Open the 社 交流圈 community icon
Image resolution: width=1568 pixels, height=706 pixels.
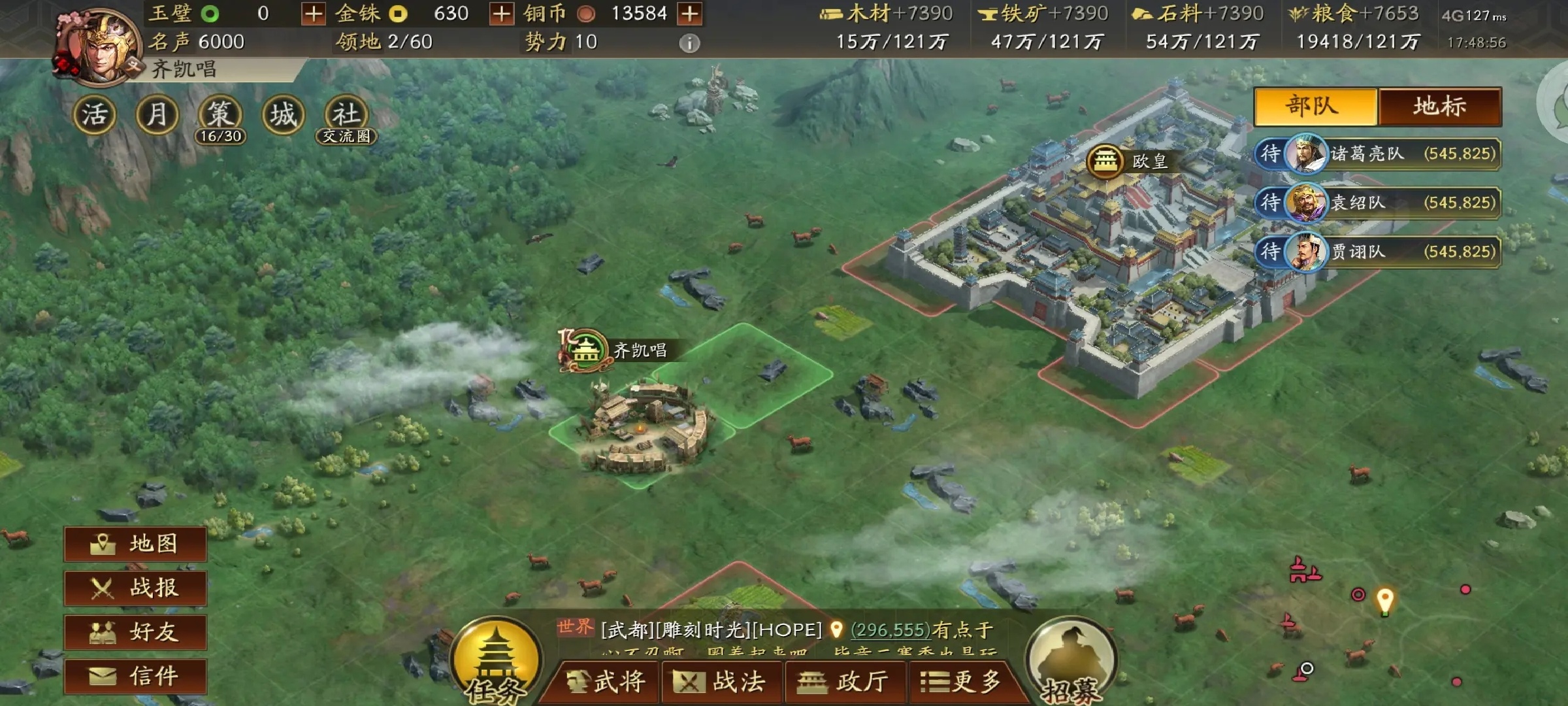pos(346,116)
